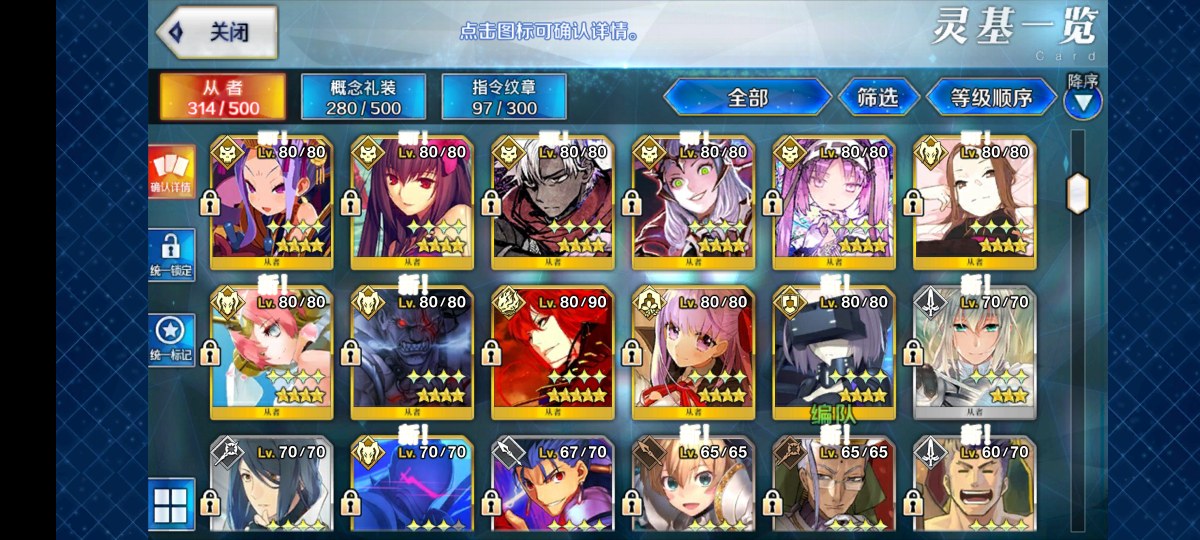This screenshot has width=1200, height=540.
Task: Change sorting via 等级顺序 button
Action: click(990, 97)
